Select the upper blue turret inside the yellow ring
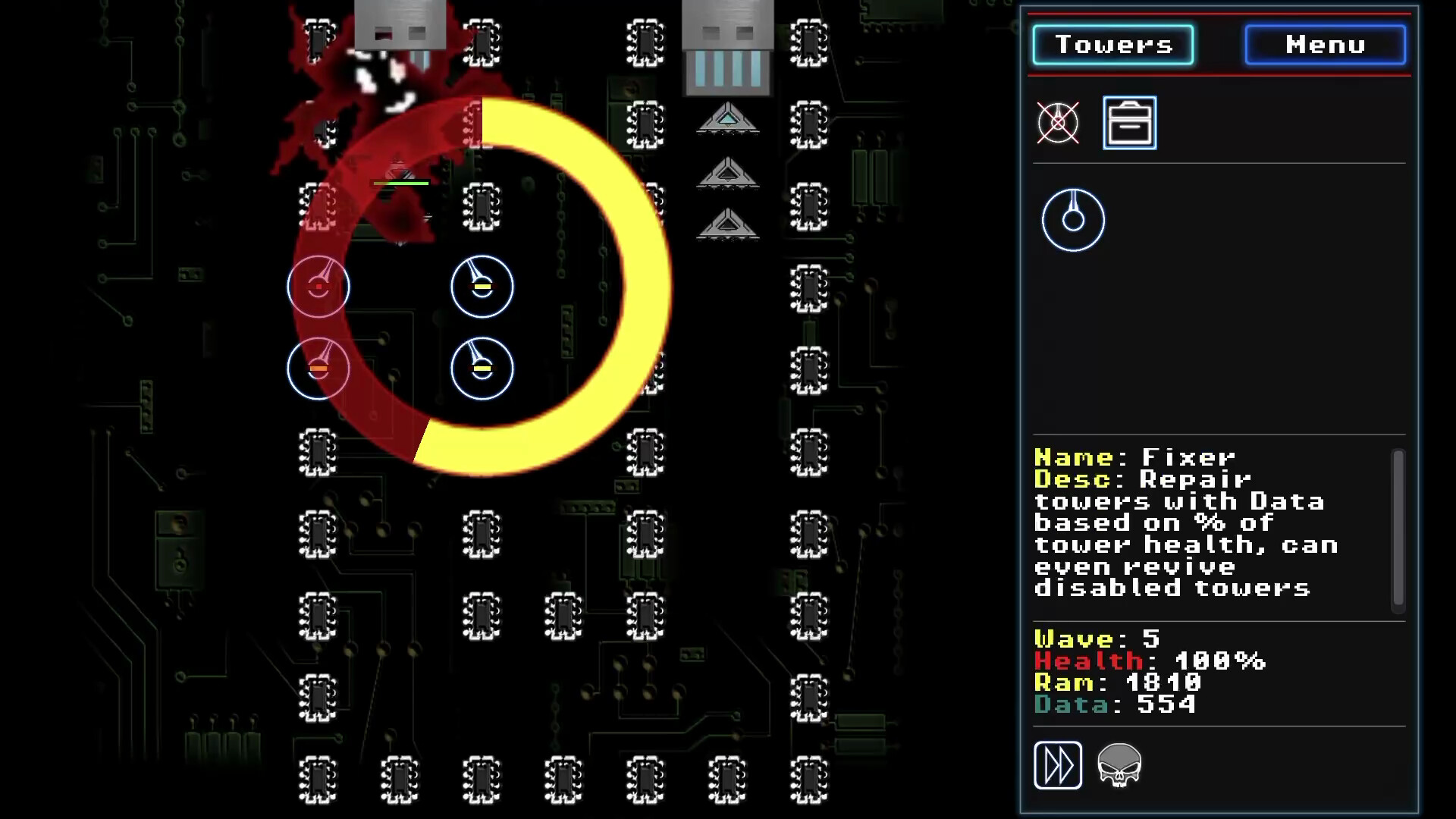Viewport: 1456px width, 819px height. 482,287
